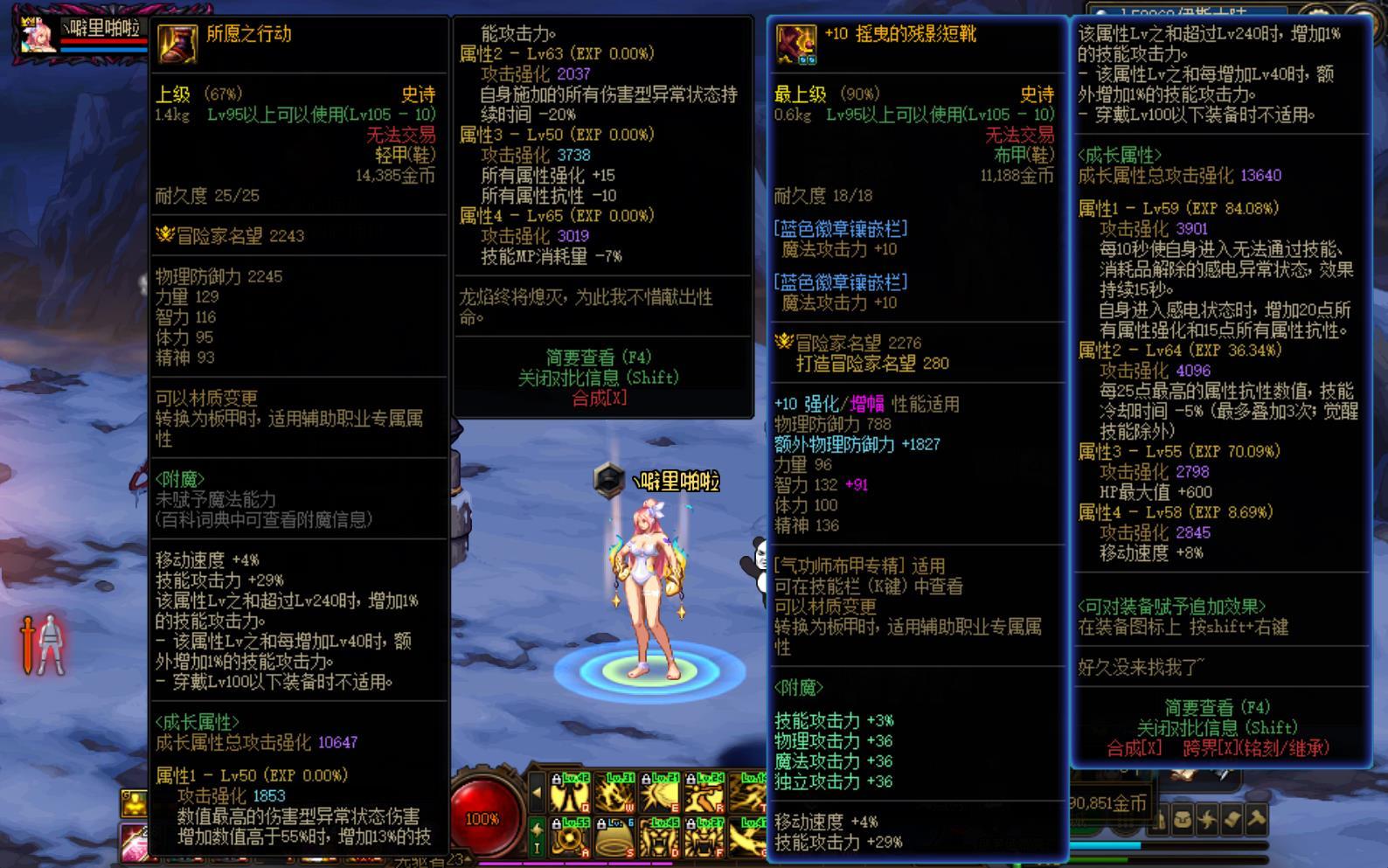1388x868 pixels.
Task: Cast the Lv.42 skill on hotkey Q
Action: pyautogui.click(x=569, y=793)
